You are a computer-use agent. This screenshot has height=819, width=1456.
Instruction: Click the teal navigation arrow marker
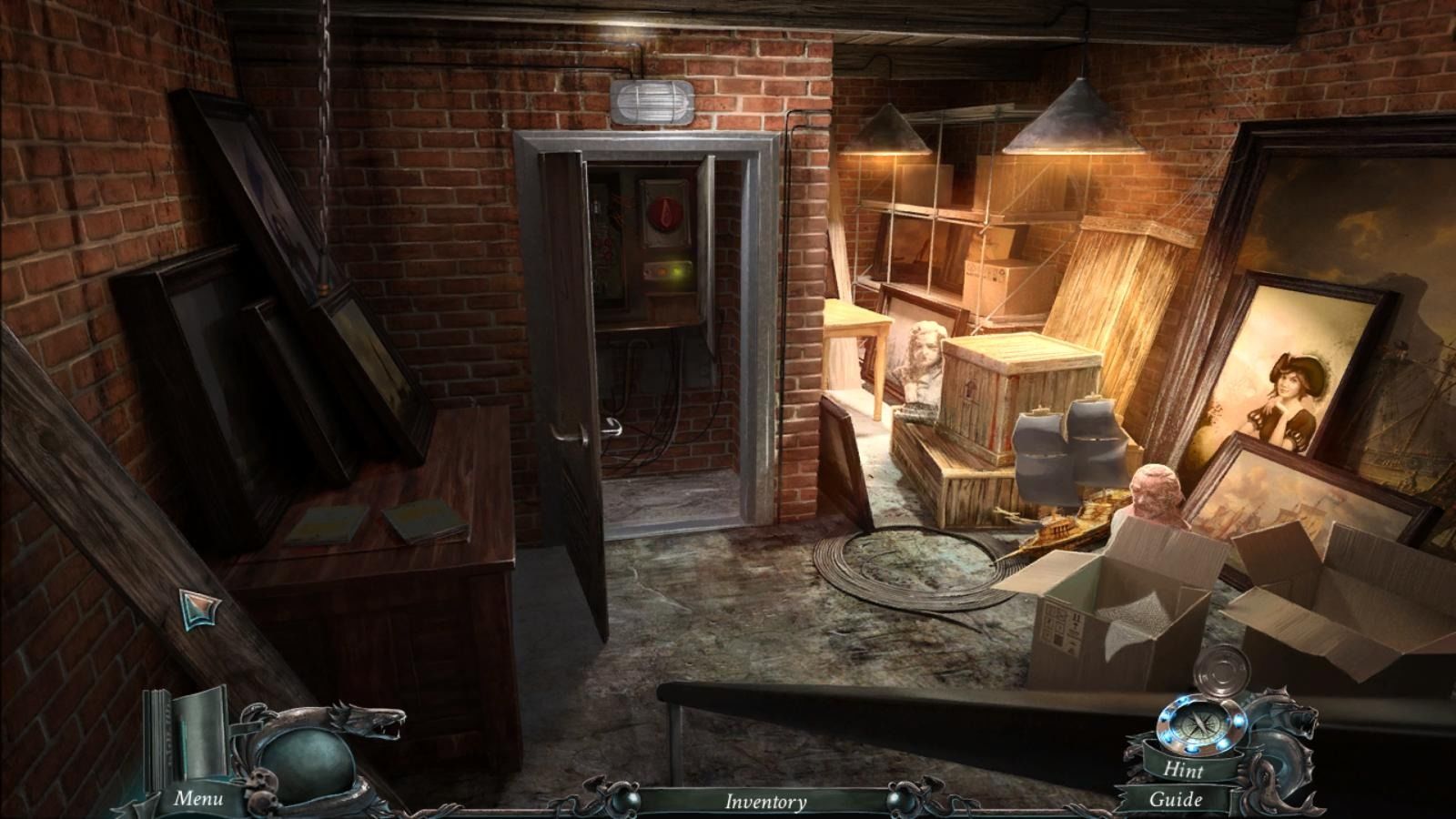pos(195,608)
